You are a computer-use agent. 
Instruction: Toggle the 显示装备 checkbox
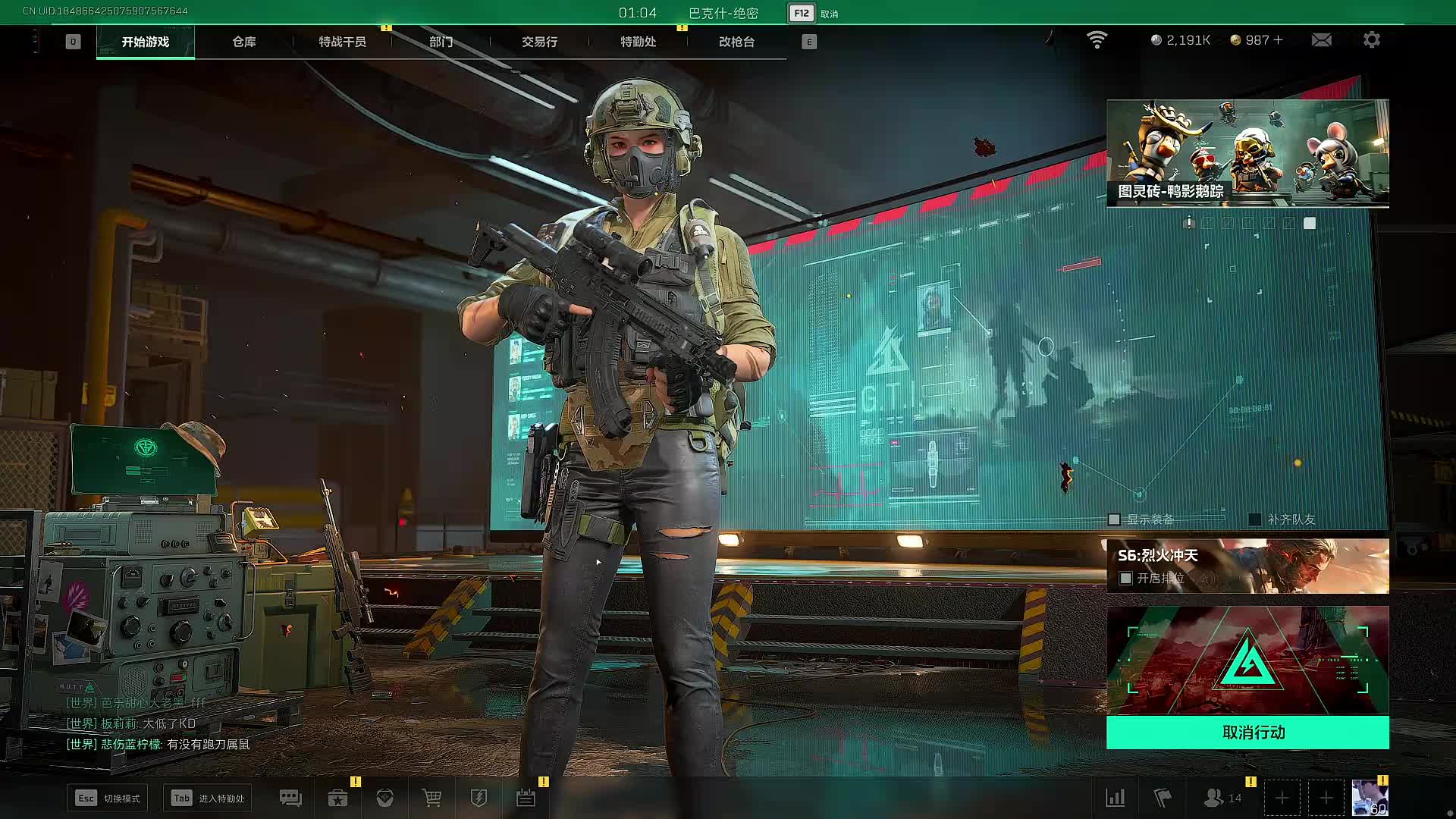1114,519
